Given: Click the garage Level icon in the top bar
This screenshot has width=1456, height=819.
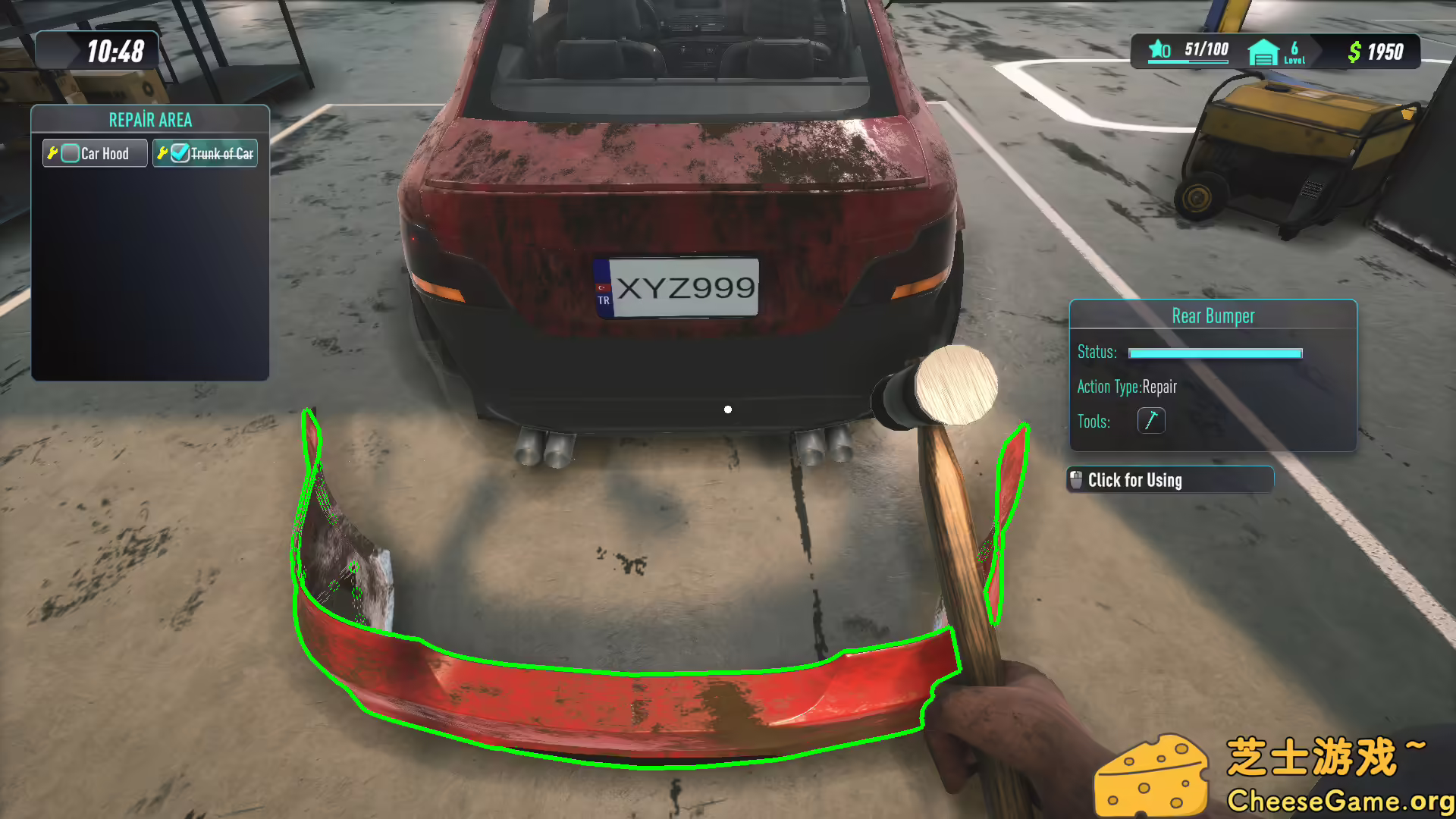Looking at the screenshot, I should tap(1263, 52).
